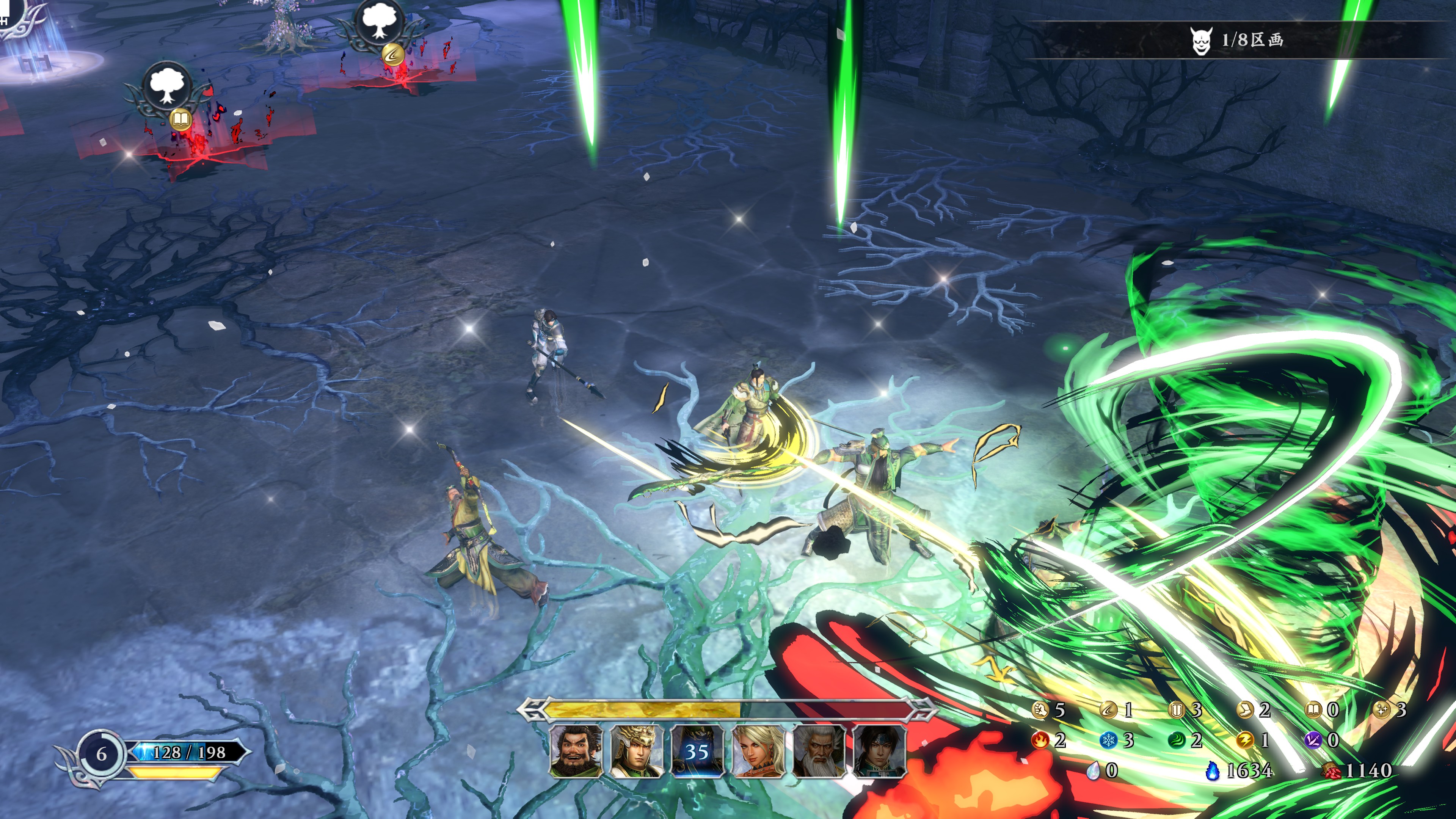Select the bearded shouting warrior portrait
Screen dimensions: 1456x819
coord(576,751)
